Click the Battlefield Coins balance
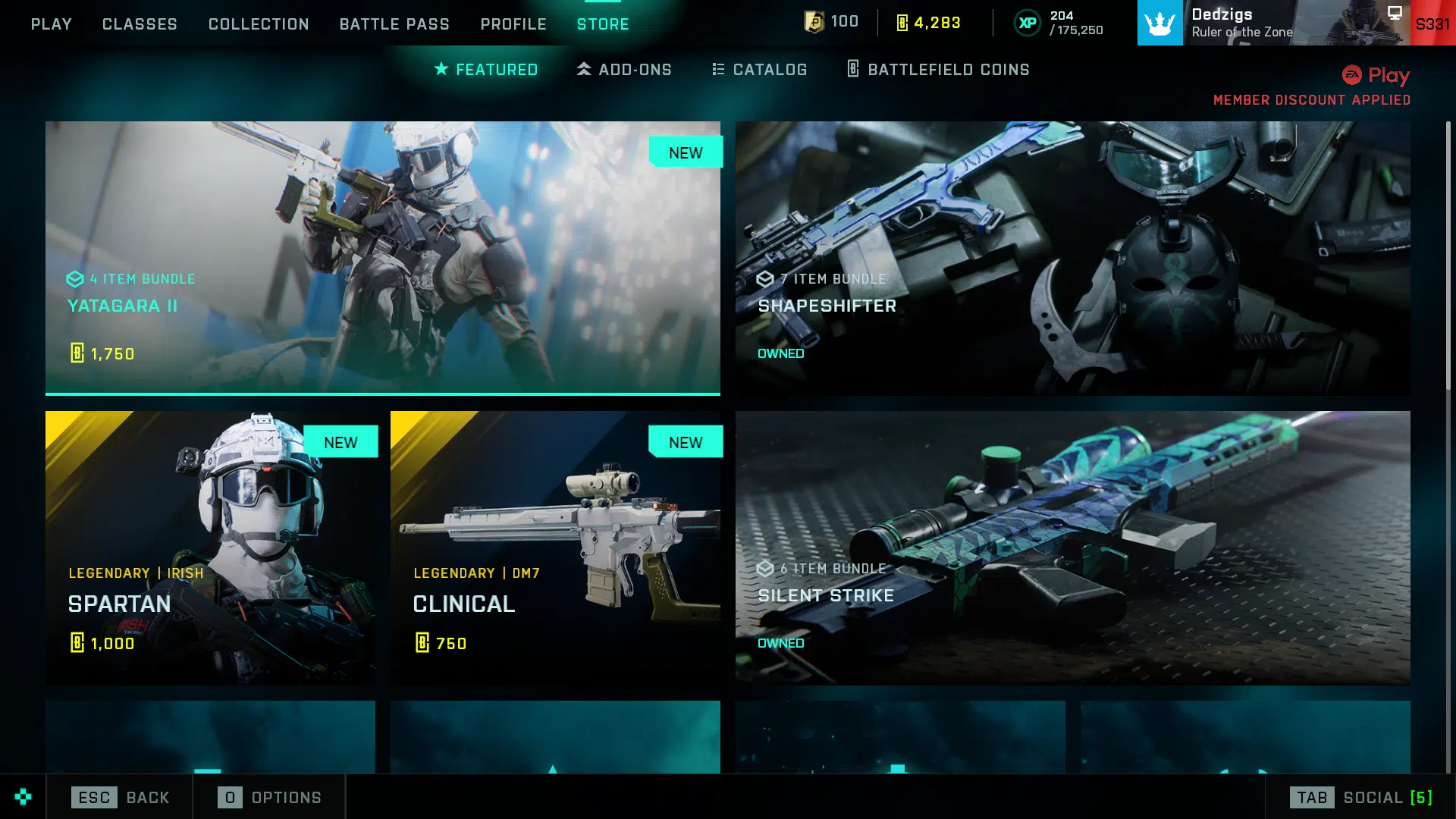This screenshot has height=819, width=1456. pyautogui.click(x=929, y=23)
